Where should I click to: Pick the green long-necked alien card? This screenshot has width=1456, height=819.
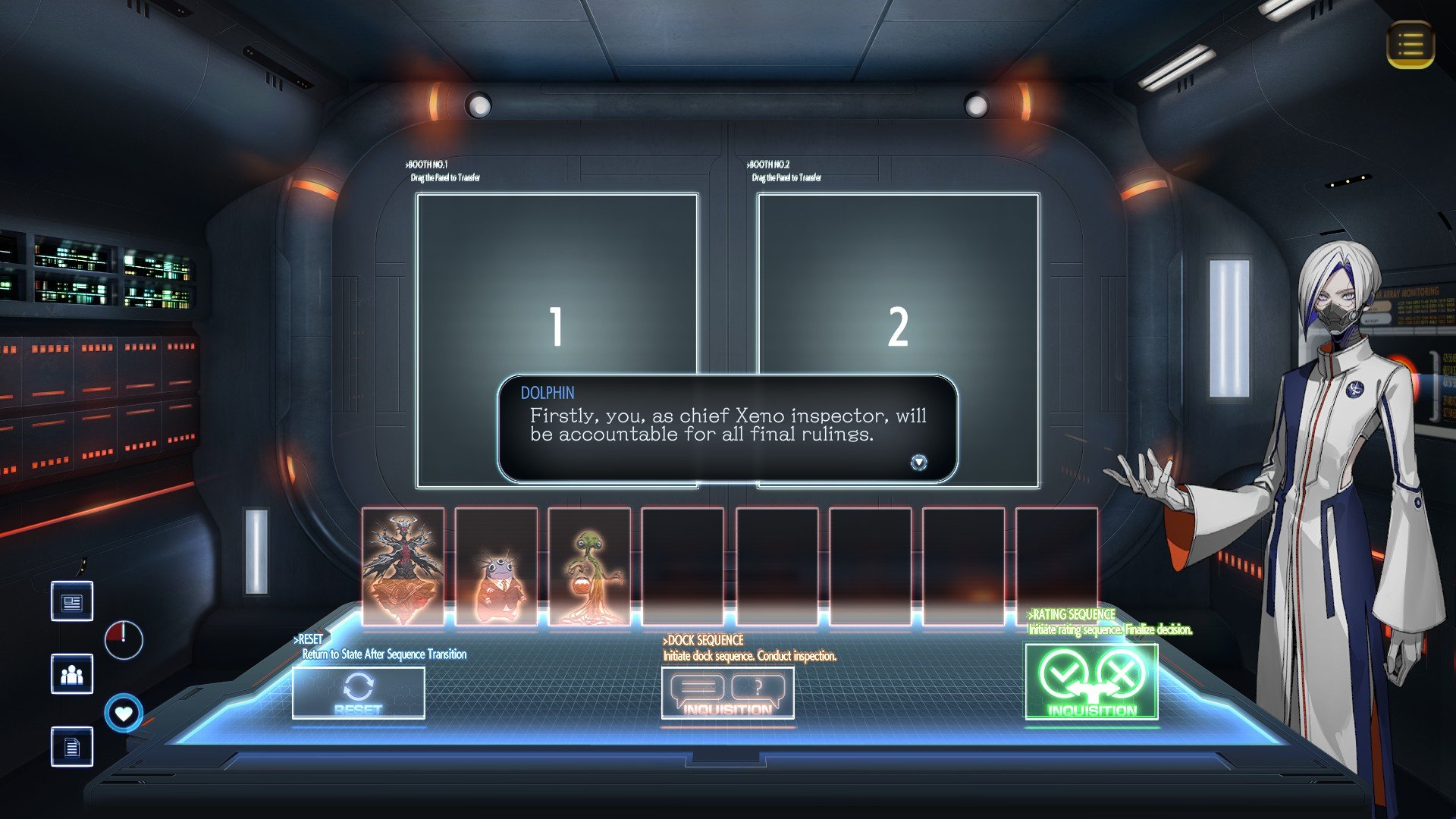(x=589, y=566)
